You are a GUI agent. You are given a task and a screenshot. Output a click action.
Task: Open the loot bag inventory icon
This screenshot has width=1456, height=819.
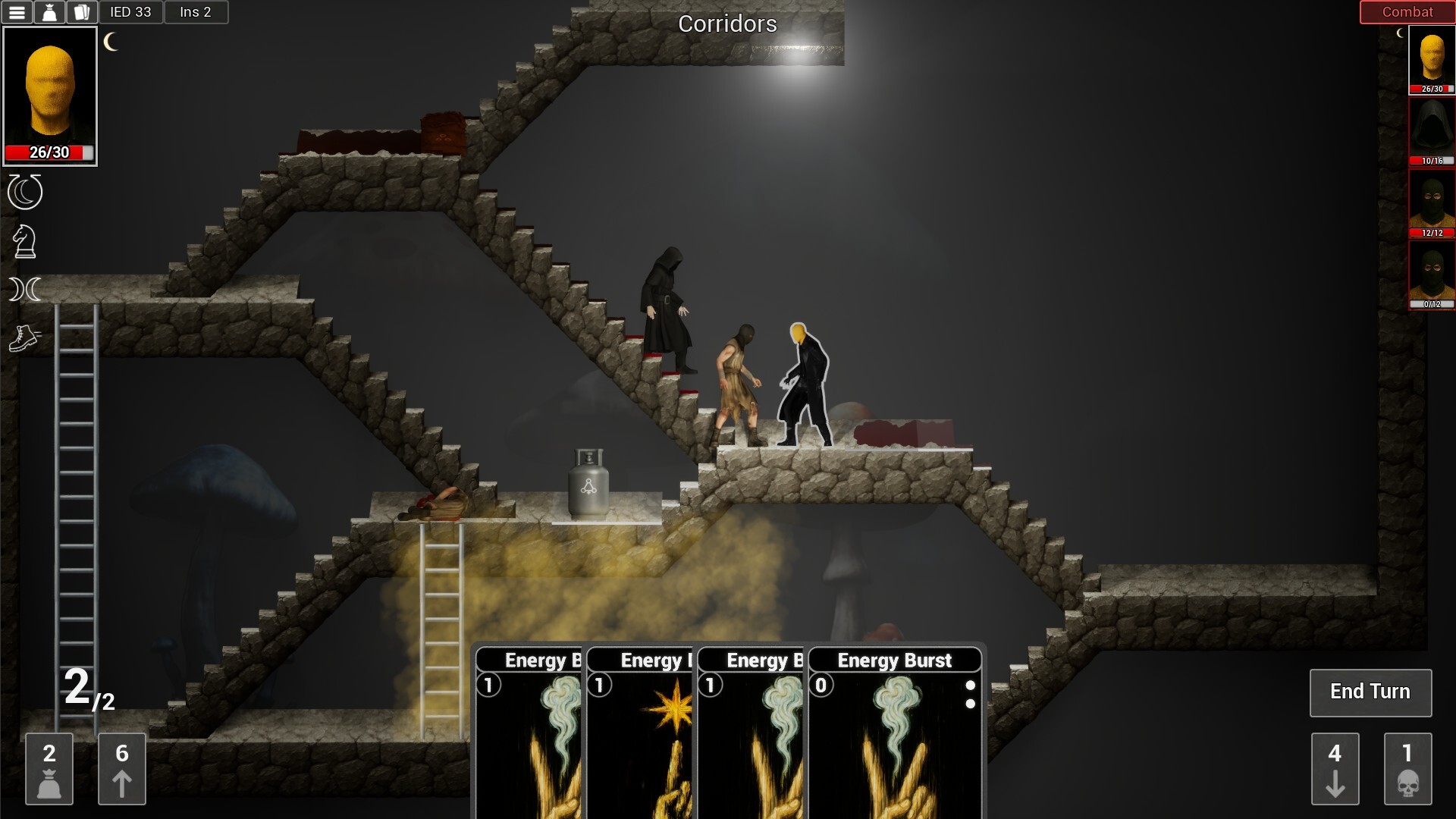[x=49, y=11]
